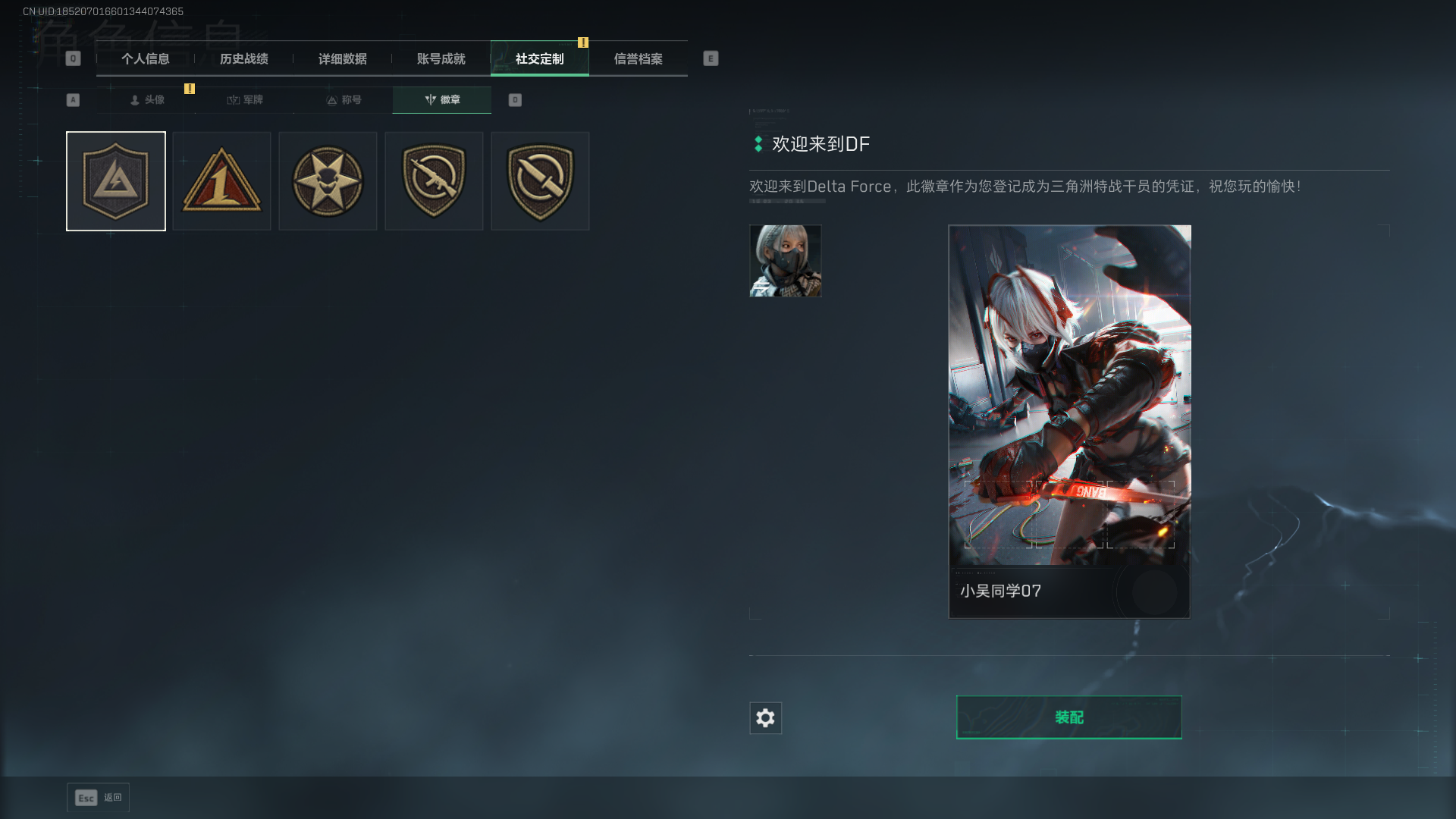This screenshot has width=1456, height=819.
Task: View the 详细数据 tab
Action: [x=343, y=59]
